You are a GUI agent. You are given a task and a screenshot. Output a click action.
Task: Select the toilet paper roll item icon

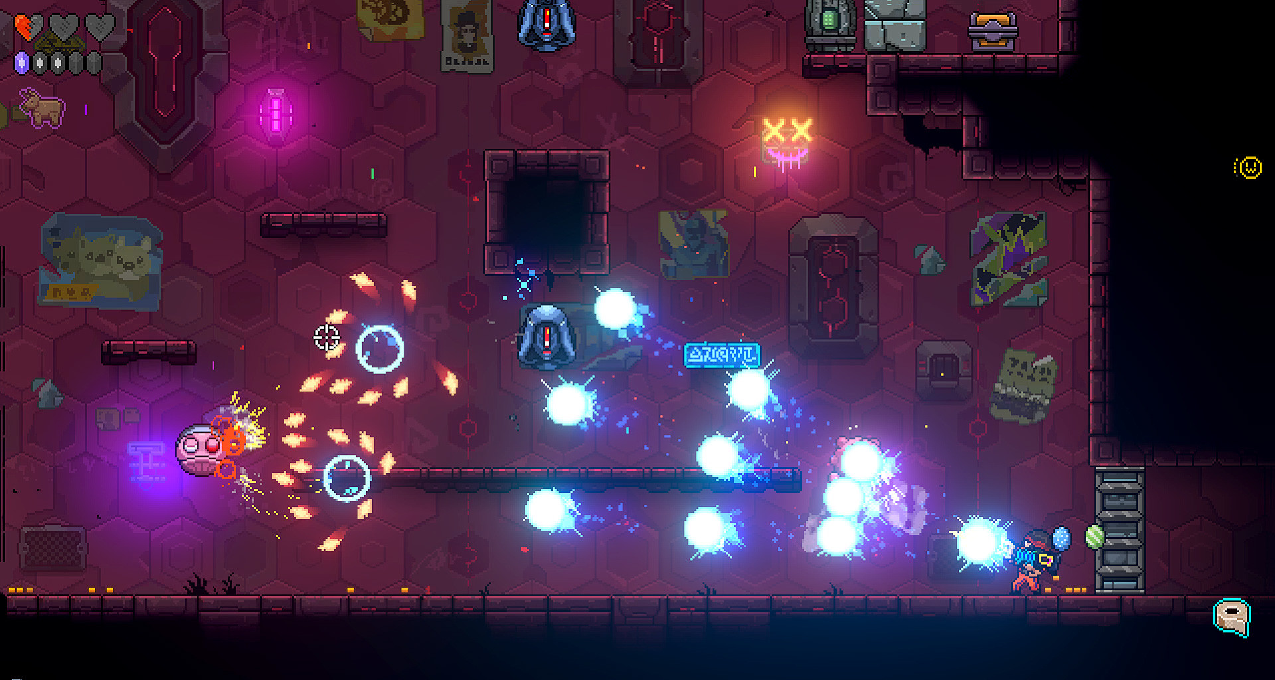(1232, 617)
